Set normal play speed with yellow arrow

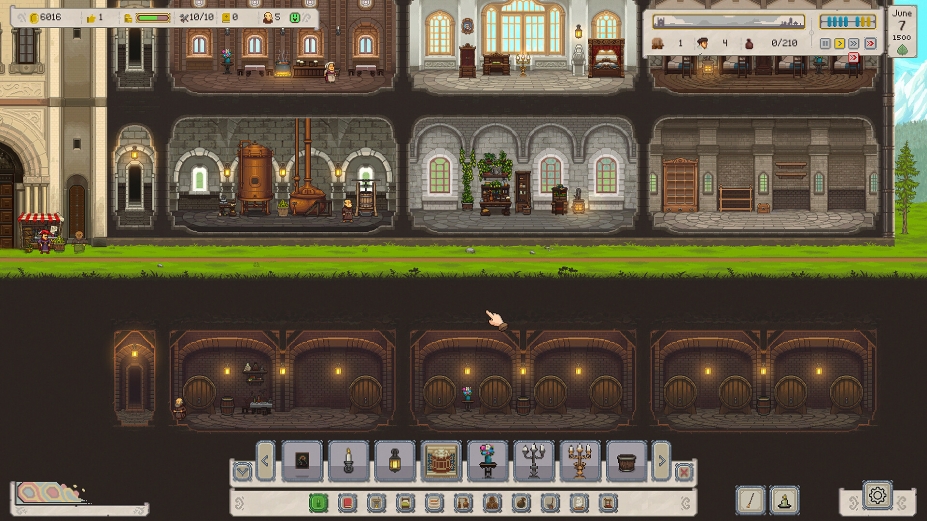coord(840,44)
